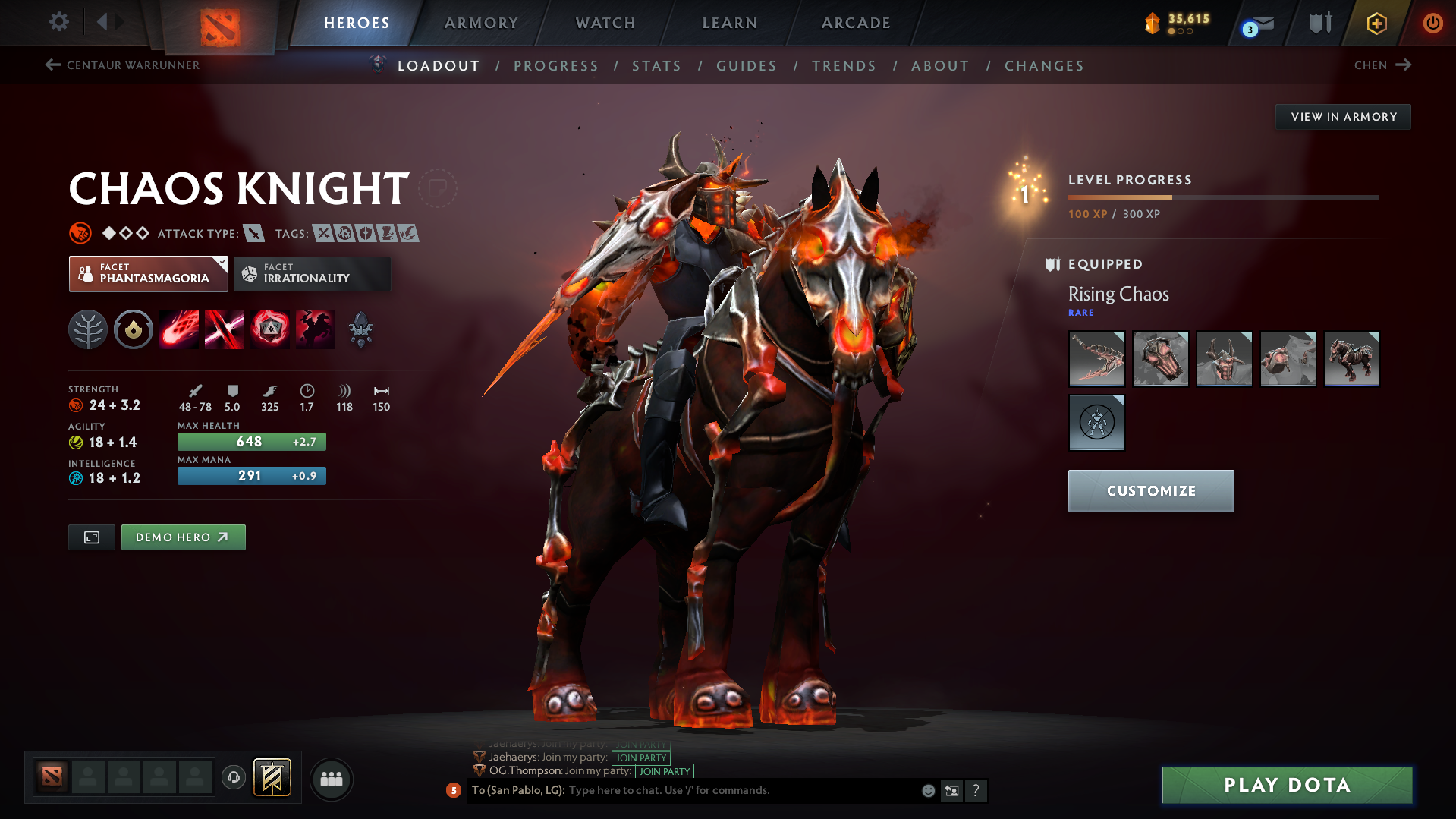This screenshot has height=819, width=1456.
Task: Open the guild banner icon in bottom bar
Action: click(x=272, y=778)
